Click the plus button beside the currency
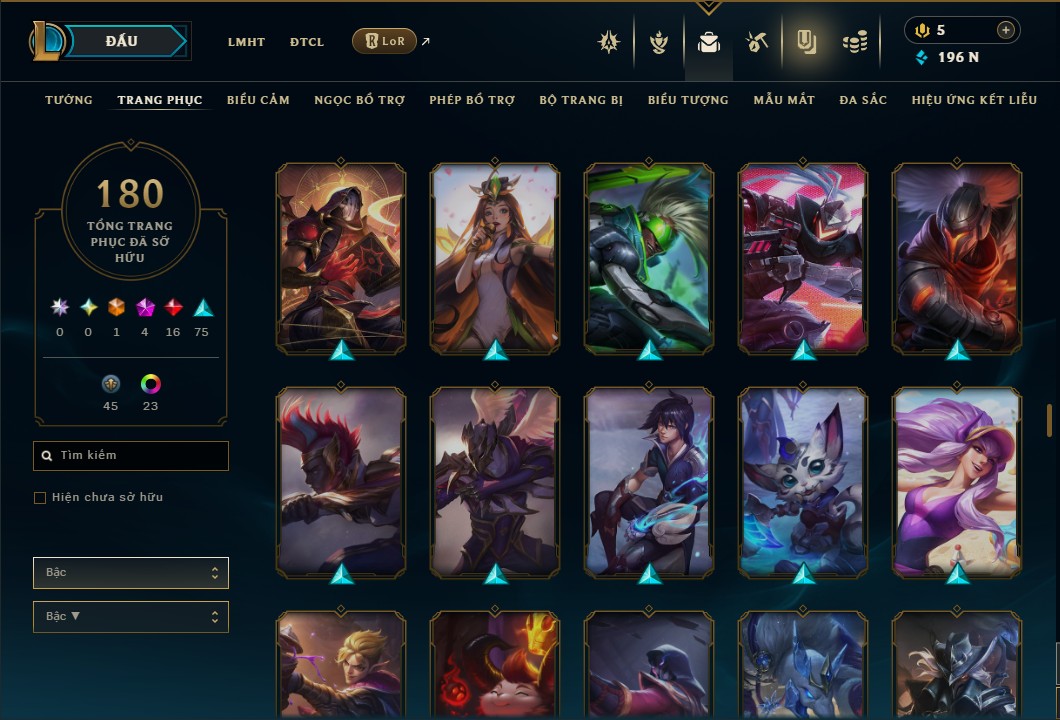 pyautogui.click(x=1005, y=30)
